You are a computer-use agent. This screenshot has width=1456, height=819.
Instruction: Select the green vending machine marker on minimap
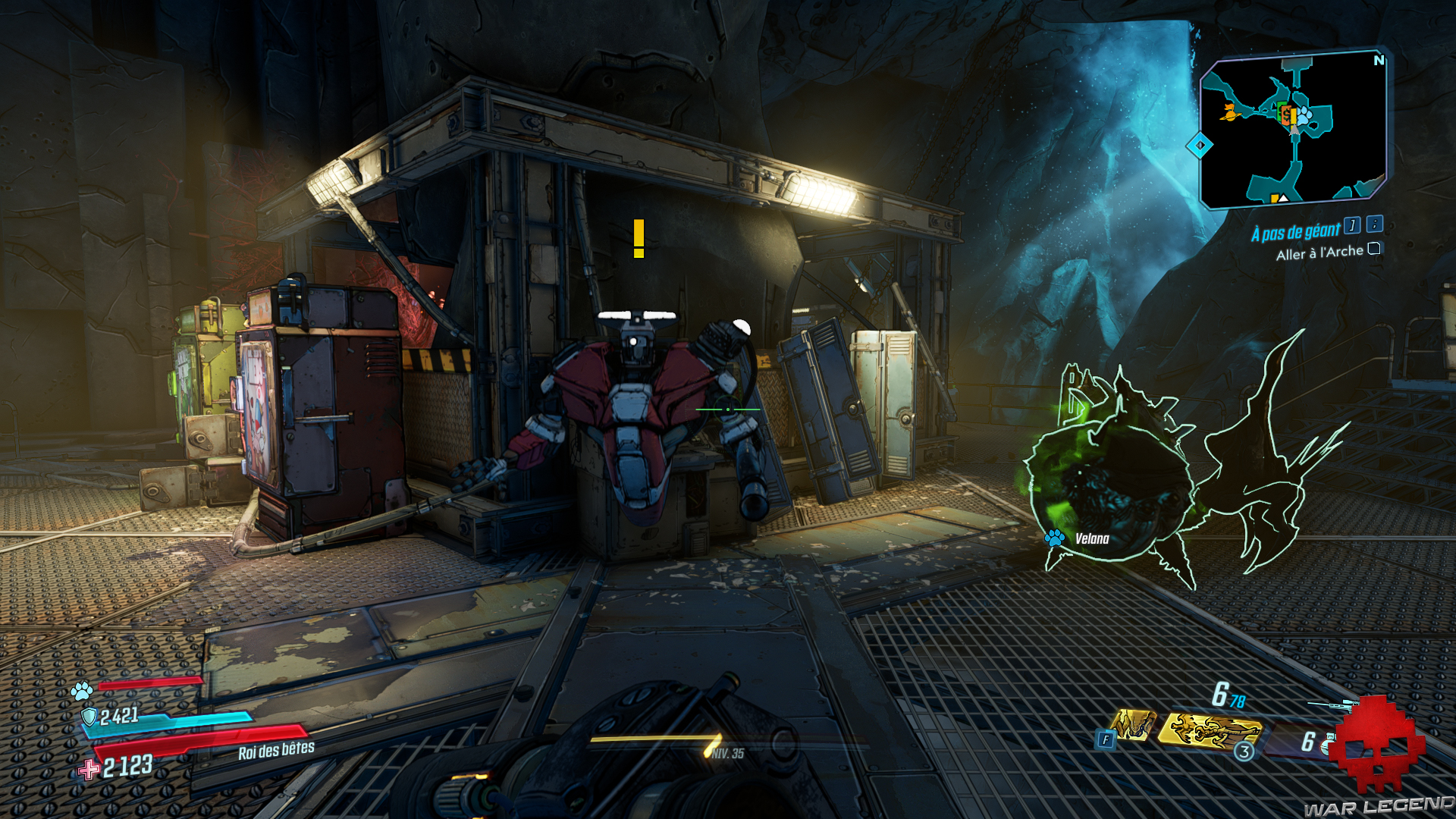tap(1281, 111)
